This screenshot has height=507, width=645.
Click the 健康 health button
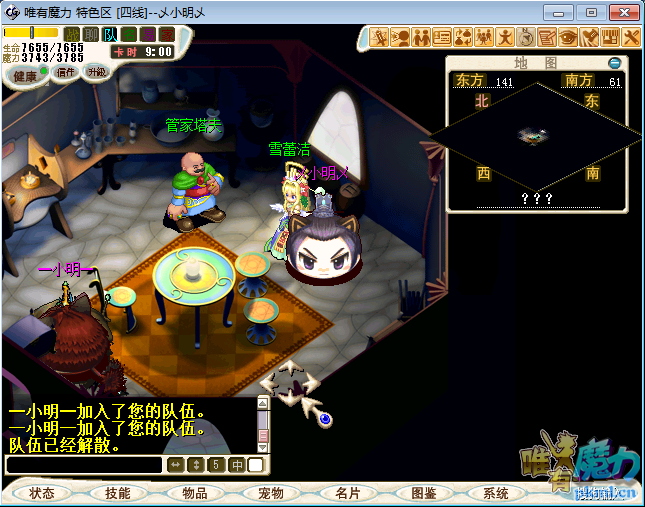click(26, 76)
